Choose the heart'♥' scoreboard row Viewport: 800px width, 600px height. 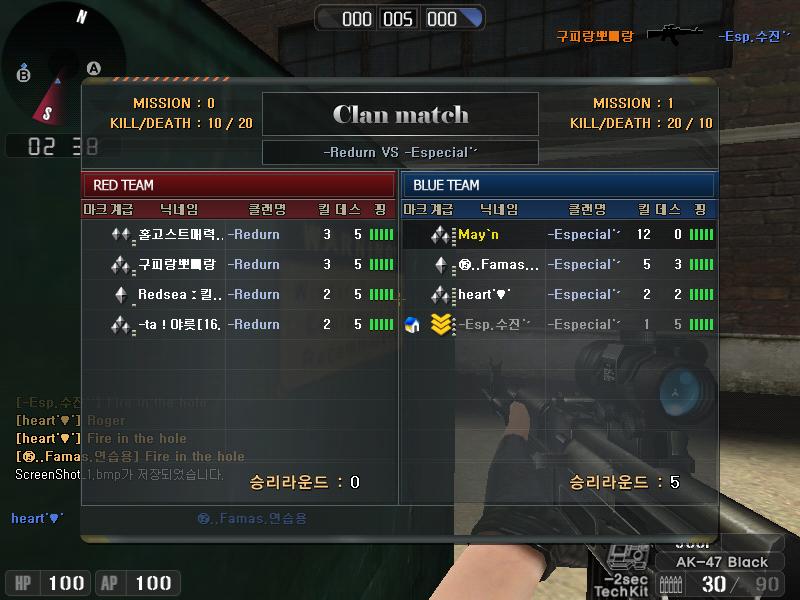558,295
